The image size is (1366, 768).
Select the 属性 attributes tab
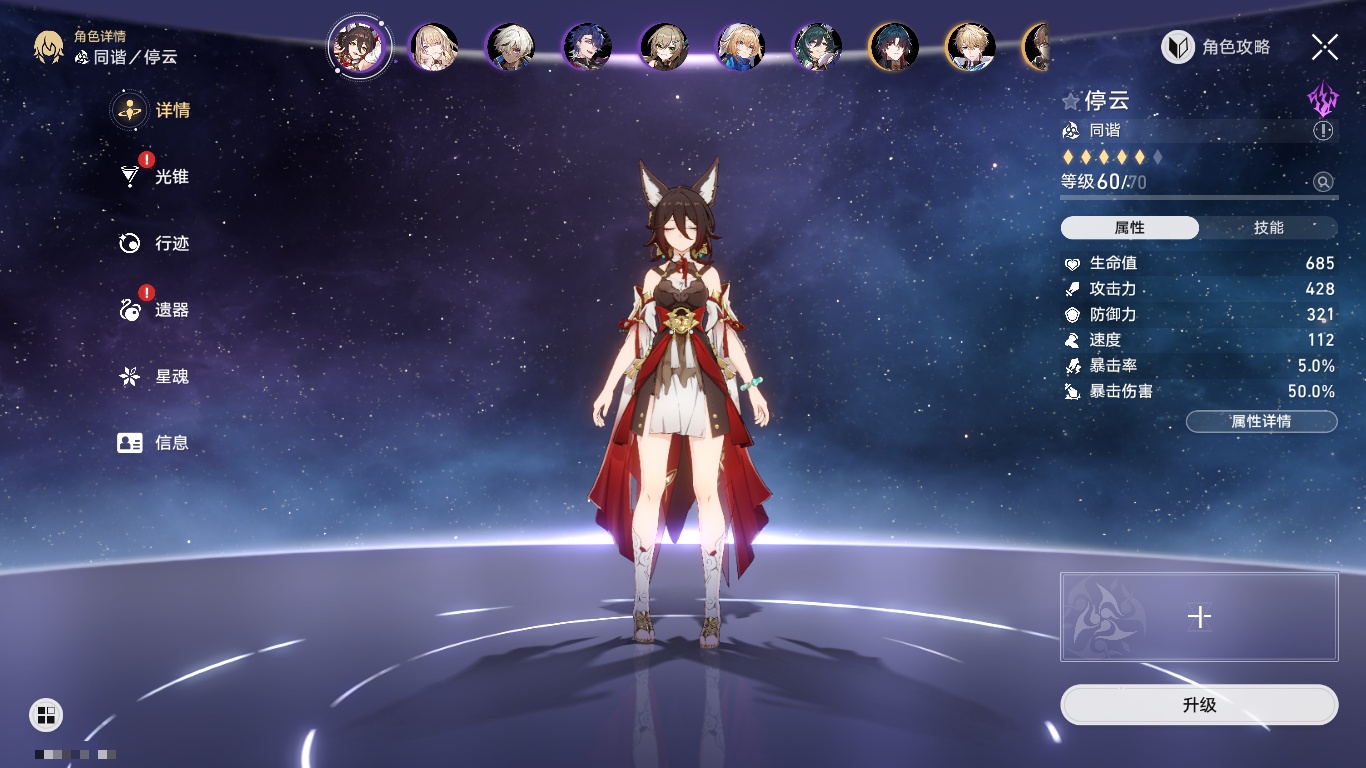click(x=1130, y=228)
